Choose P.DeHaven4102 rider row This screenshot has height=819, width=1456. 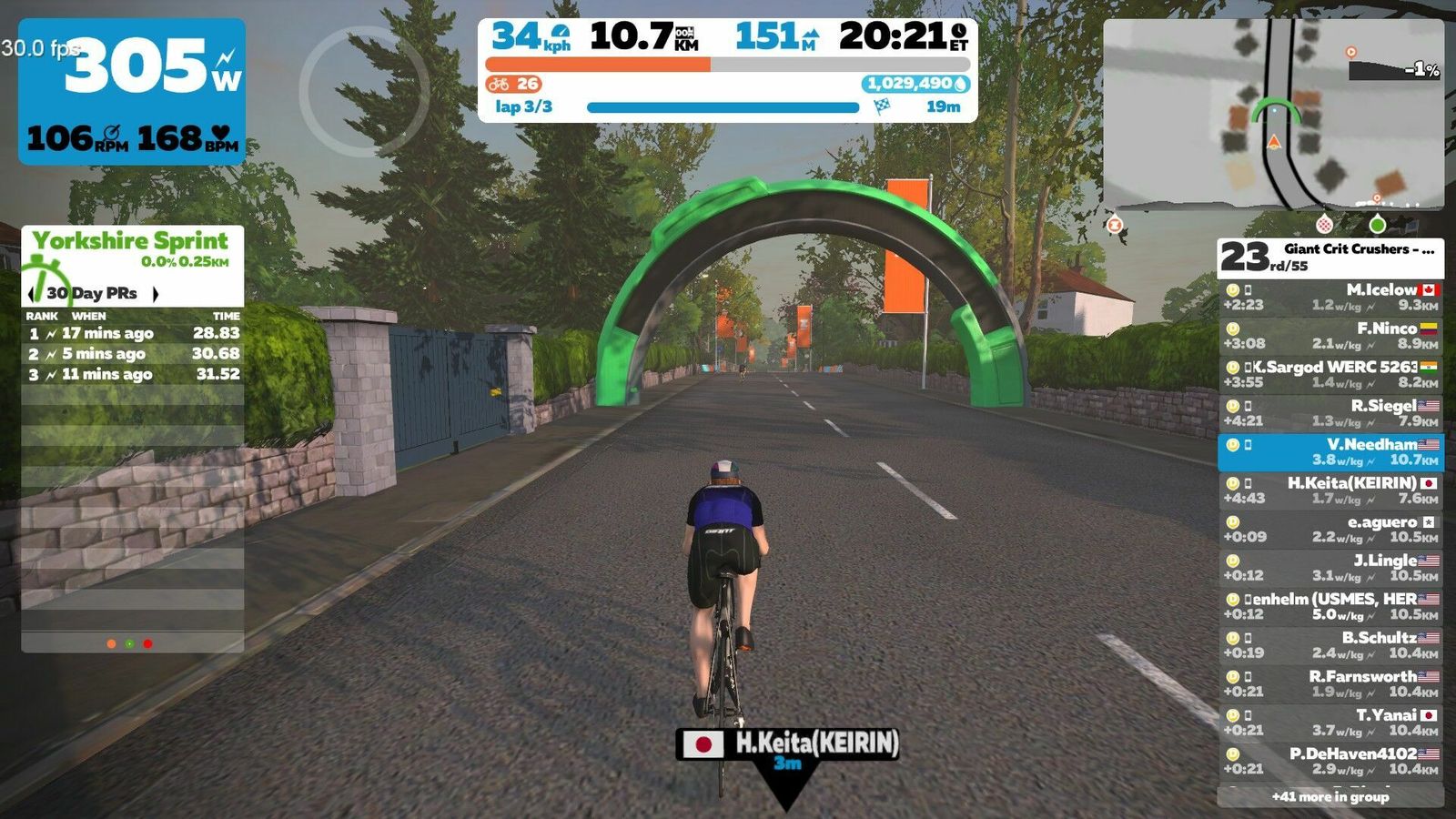click(x=1330, y=761)
